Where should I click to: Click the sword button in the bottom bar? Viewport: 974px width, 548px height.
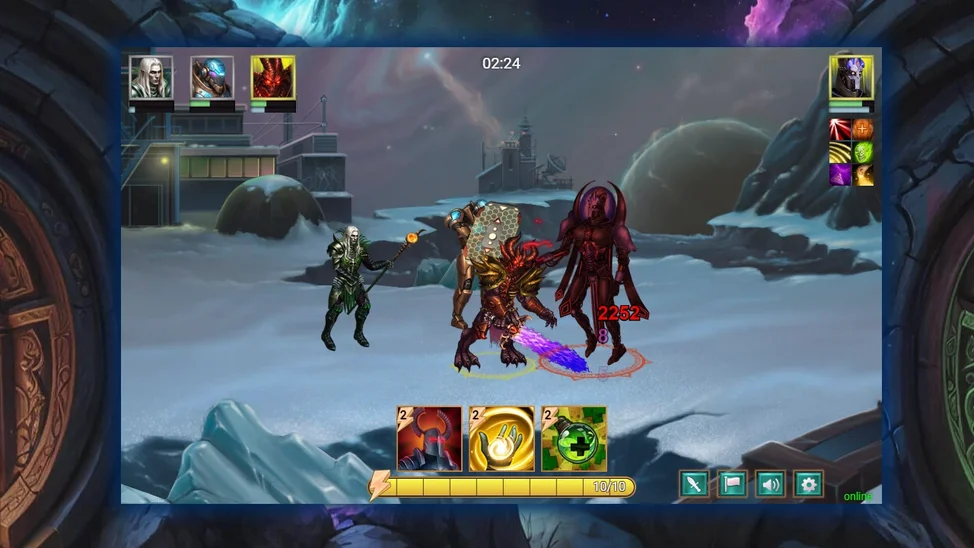[694, 485]
